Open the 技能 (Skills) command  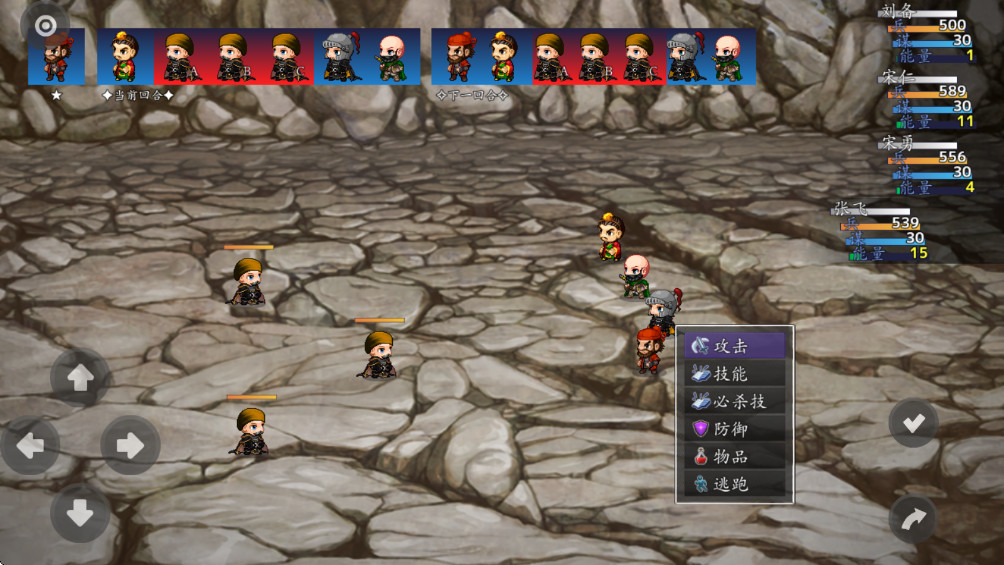click(x=737, y=374)
